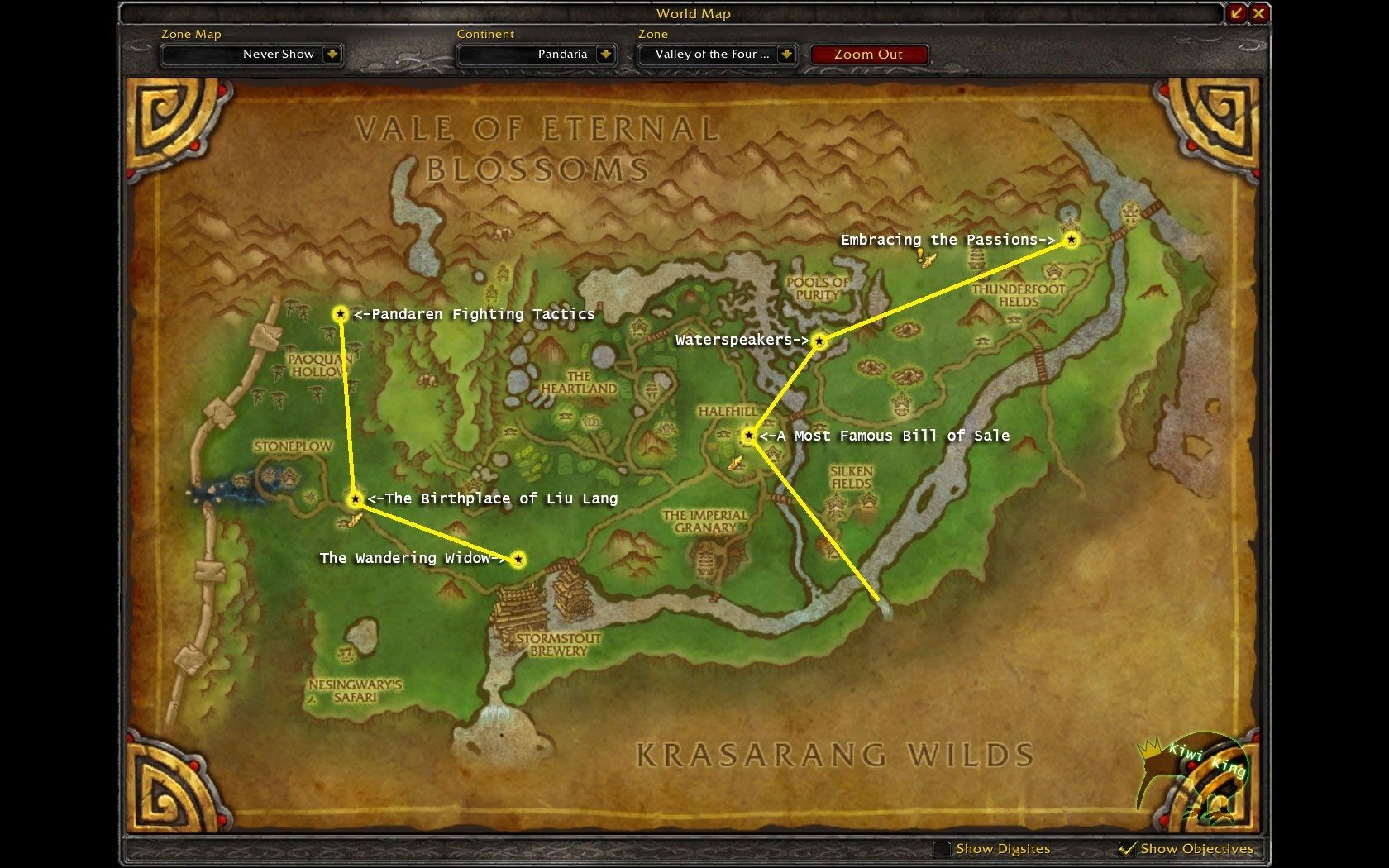This screenshot has height=868, width=1389.
Task: Select the Waterspeakers star marker
Action: click(x=819, y=341)
